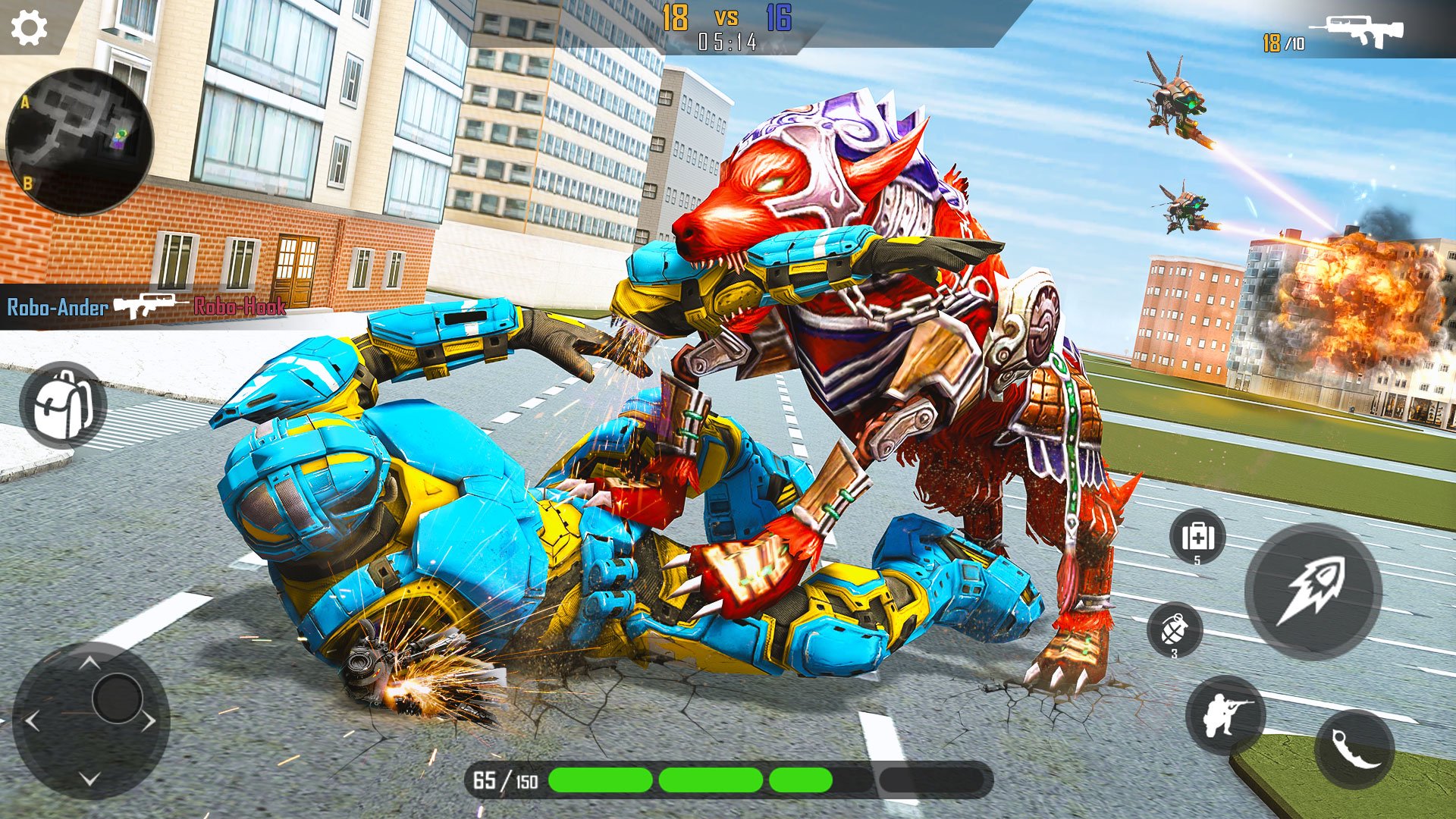Throw a grenade
The image size is (1456, 819).
[x=1175, y=629]
